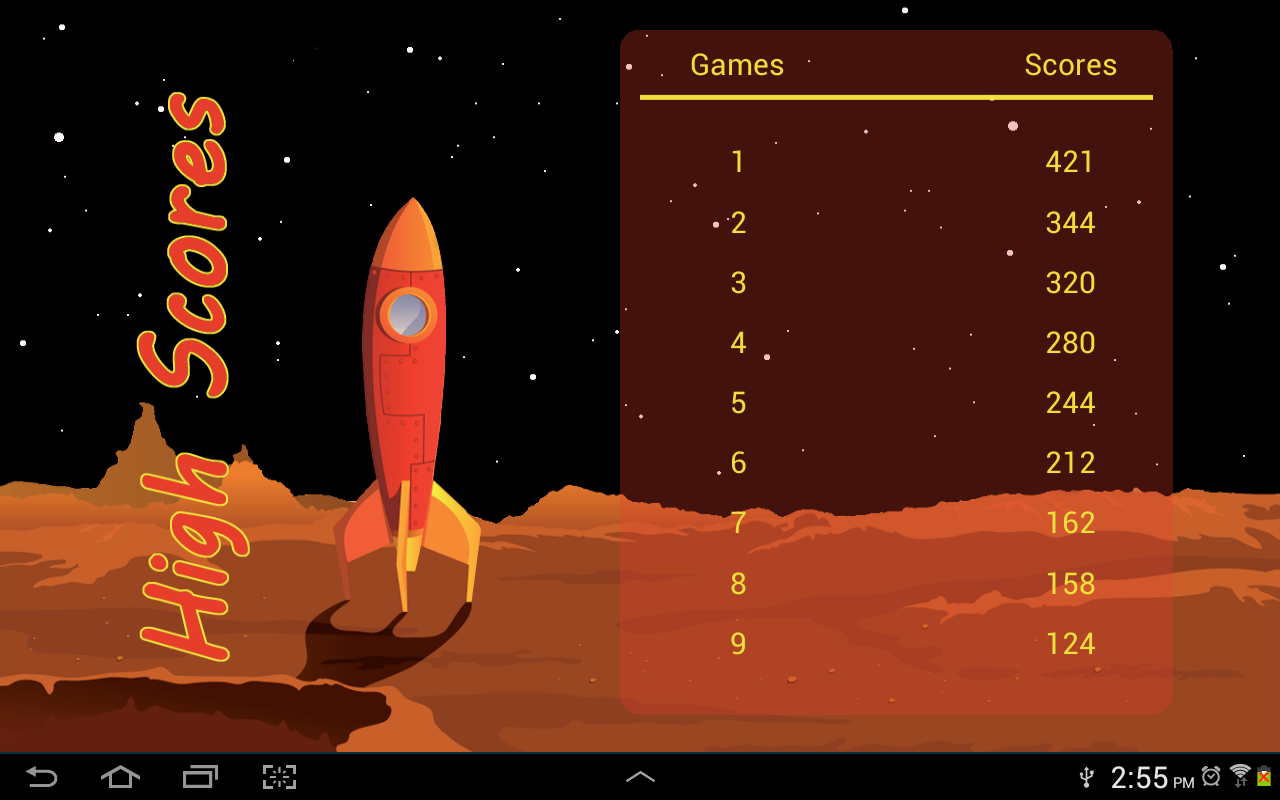Open recent apps with the multitasking icon

coord(199,777)
